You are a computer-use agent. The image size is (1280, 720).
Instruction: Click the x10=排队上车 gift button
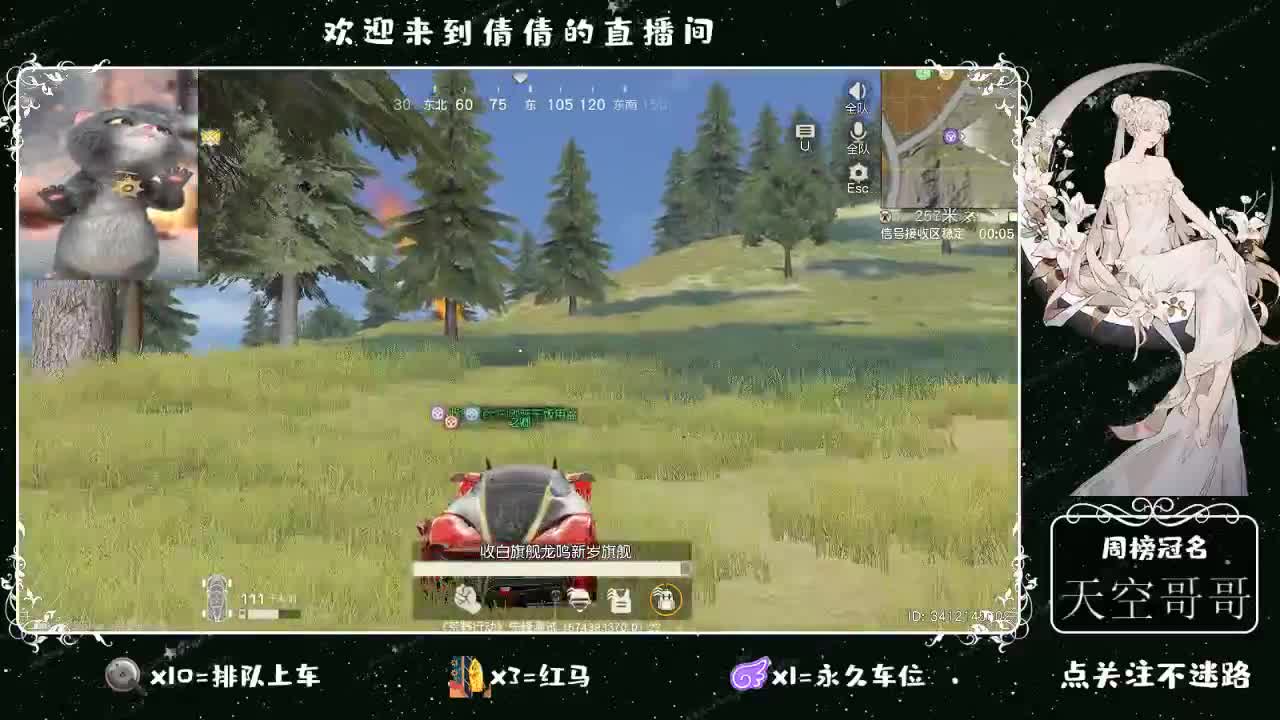(215, 677)
